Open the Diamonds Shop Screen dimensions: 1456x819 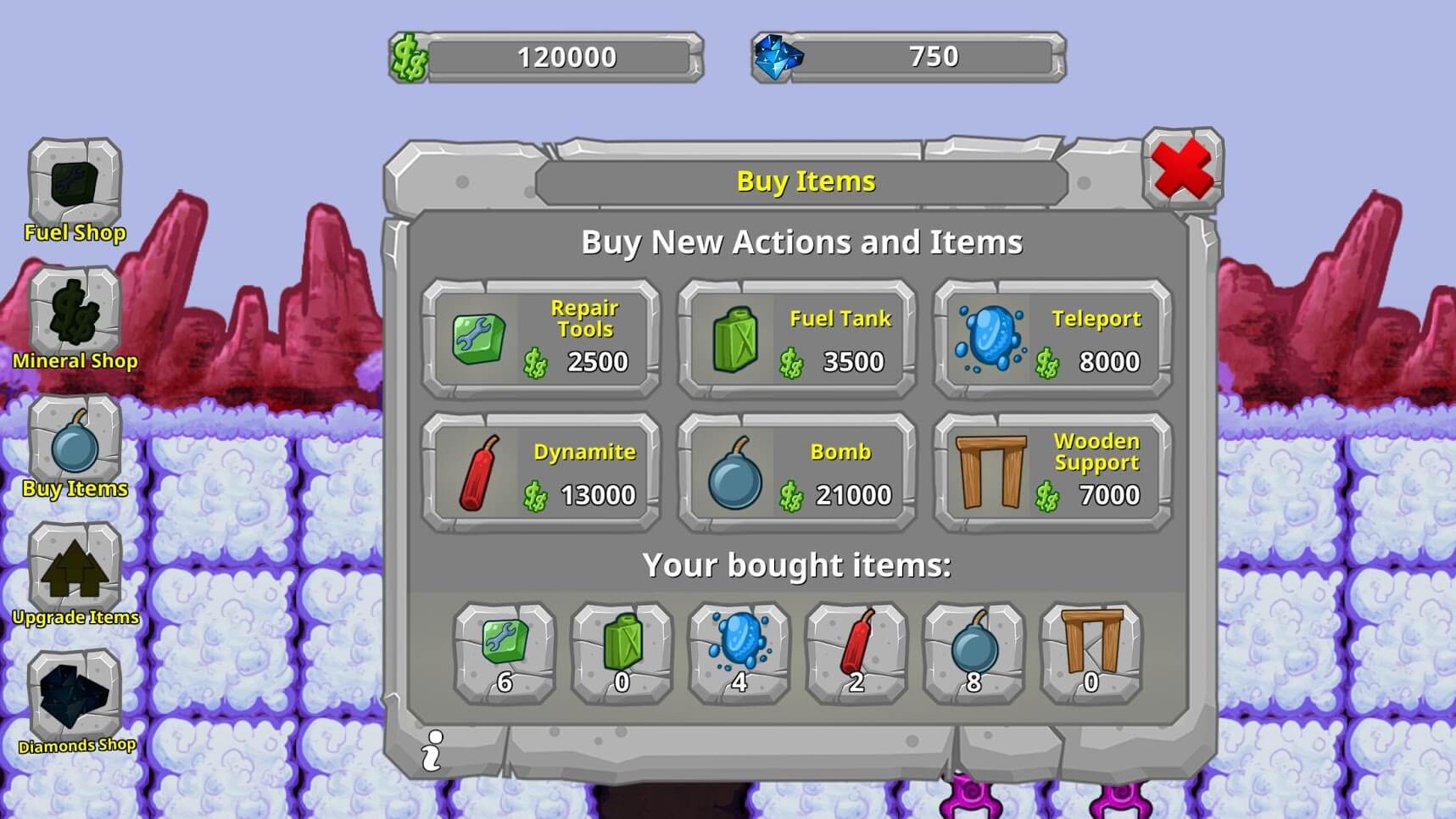(x=75, y=699)
